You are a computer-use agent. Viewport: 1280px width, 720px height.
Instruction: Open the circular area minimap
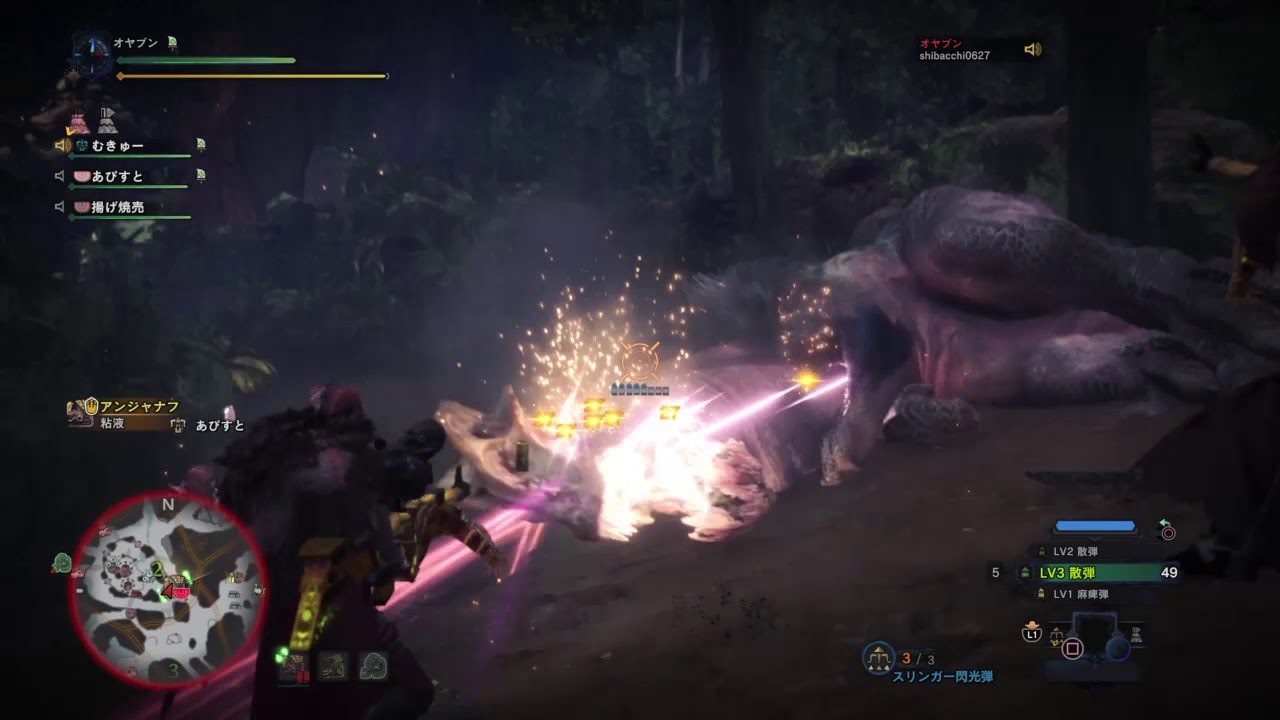(168, 590)
